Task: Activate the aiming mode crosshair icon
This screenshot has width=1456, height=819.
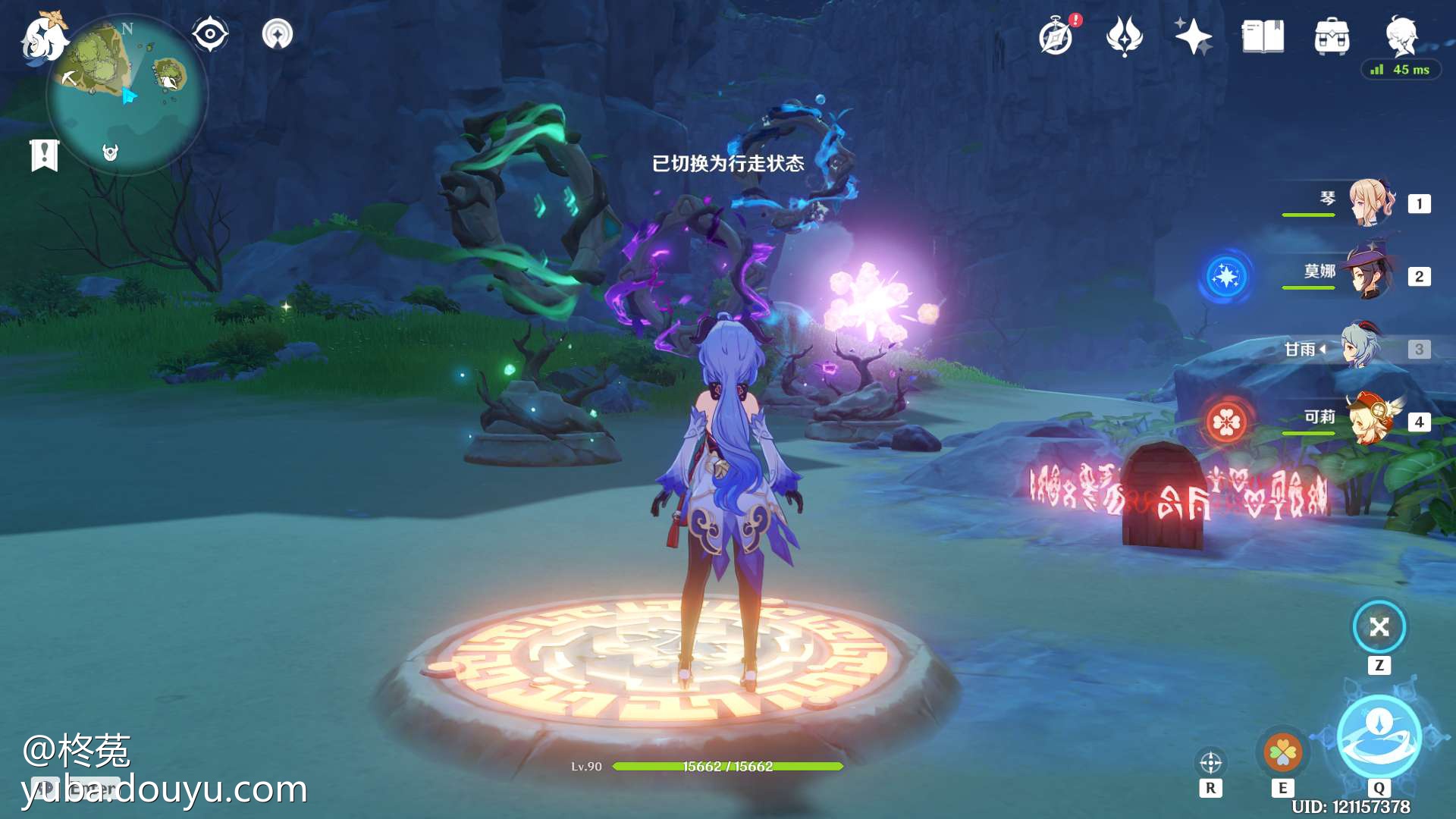Action: point(1210,762)
